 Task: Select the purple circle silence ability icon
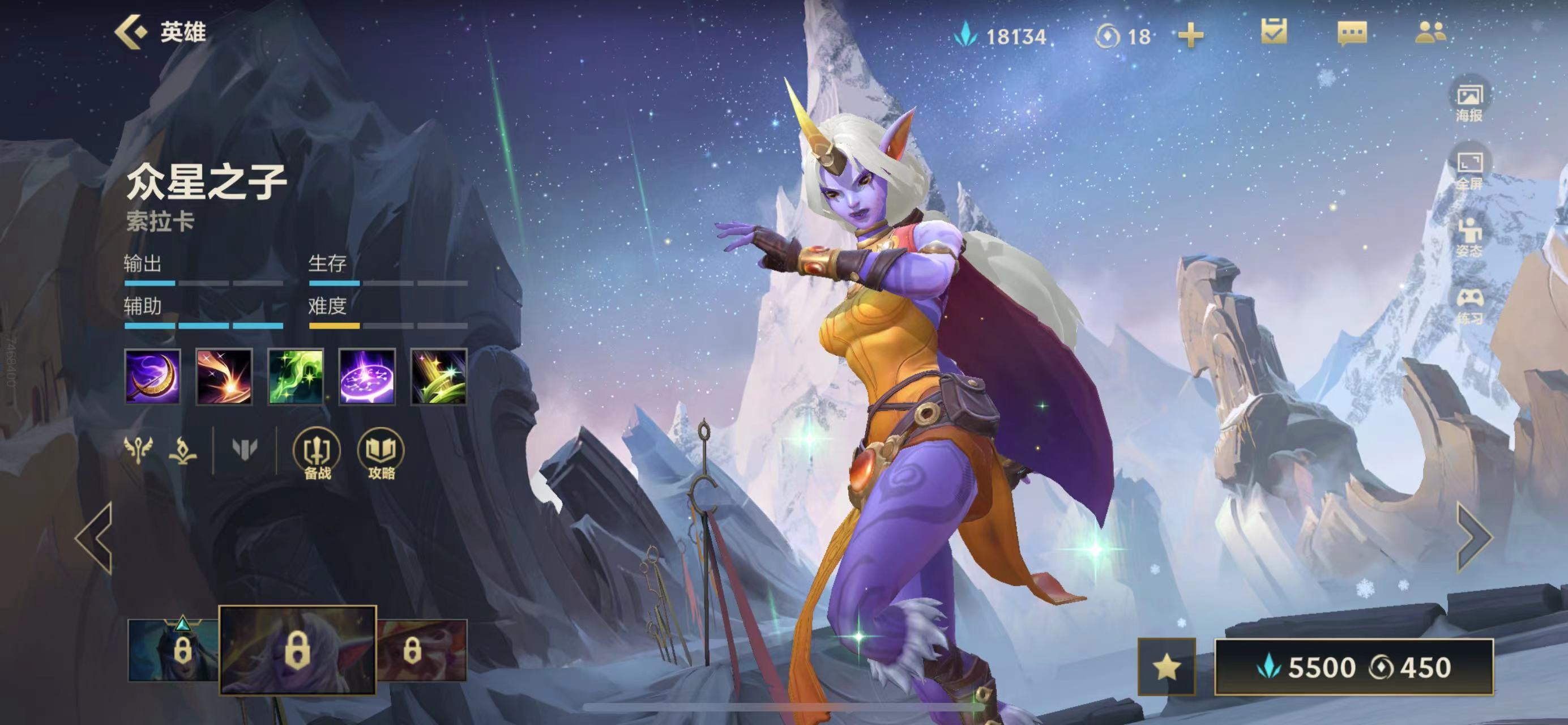[367, 376]
